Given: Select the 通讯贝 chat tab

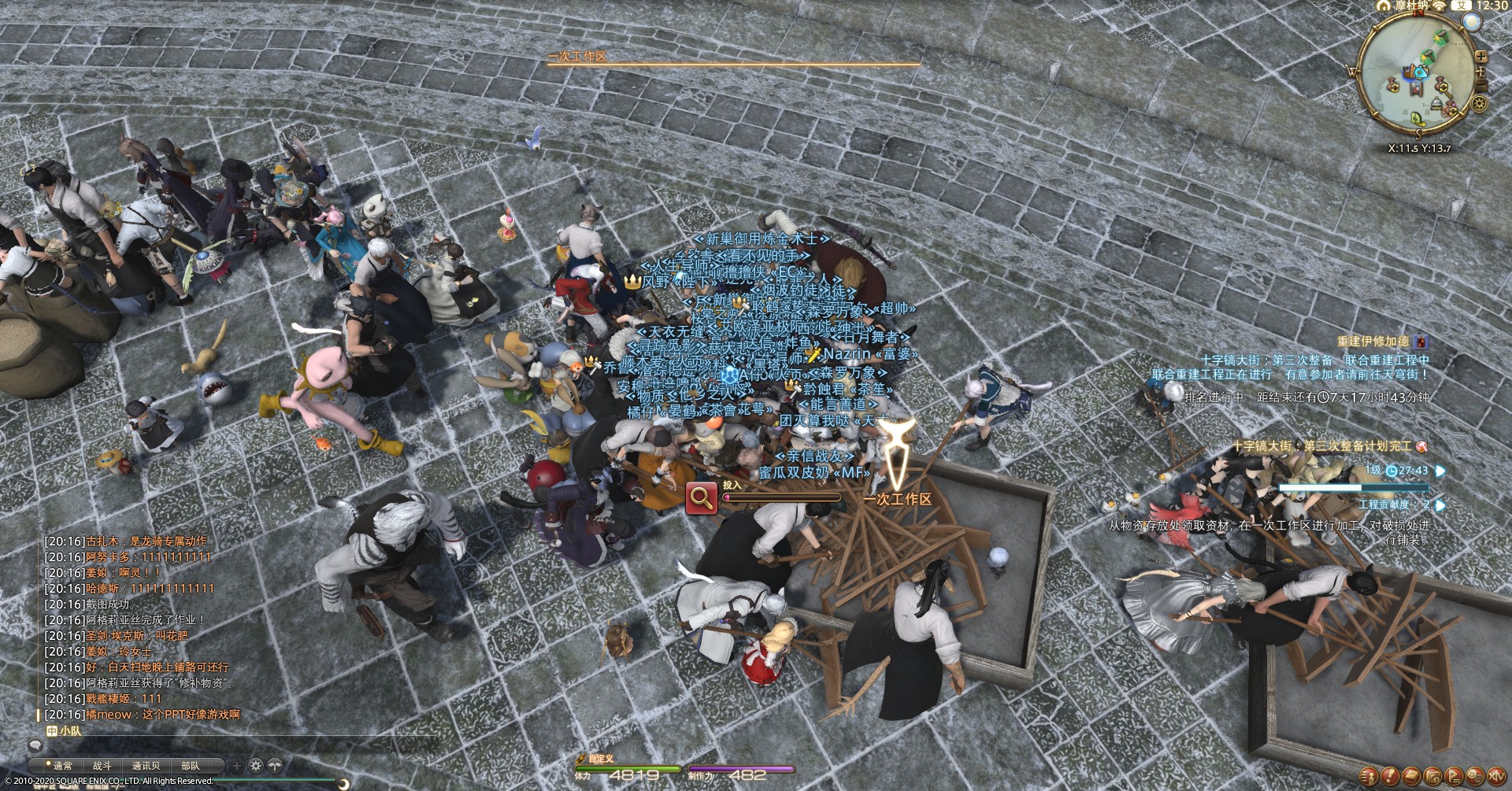Looking at the screenshot, I should pyautogui.click(x=146, y=765).
